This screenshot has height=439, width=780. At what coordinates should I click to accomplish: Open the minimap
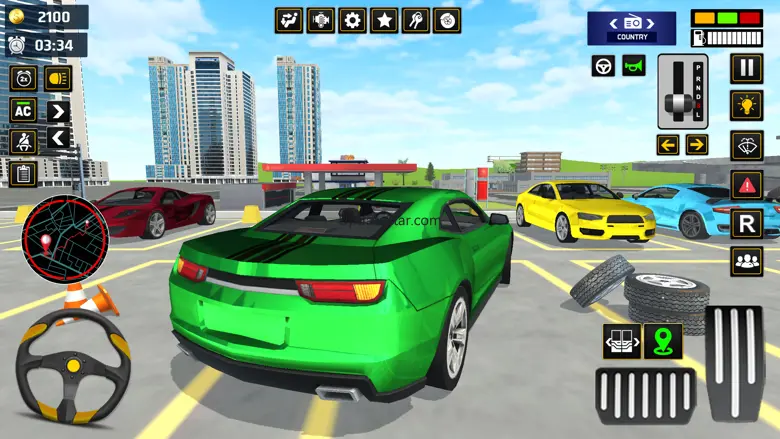pos(64,240)
